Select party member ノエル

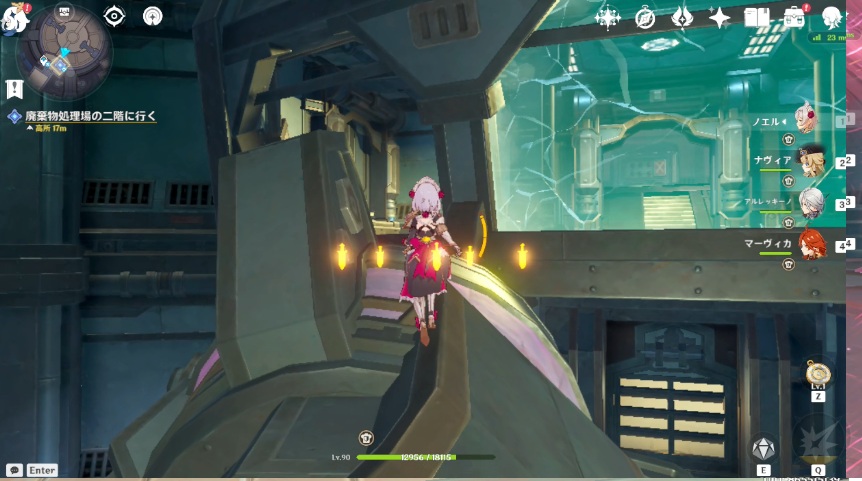pos(808,120)
